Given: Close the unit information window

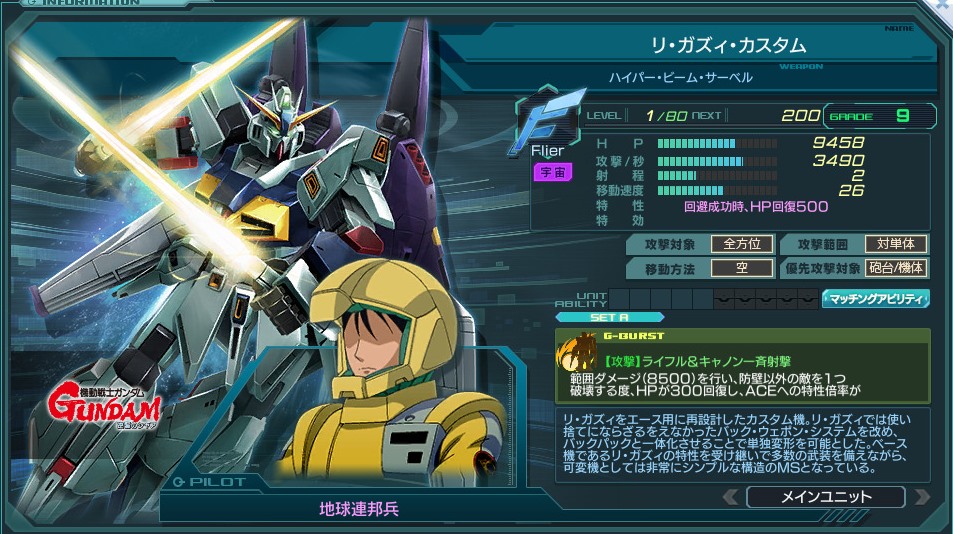Looking at the screenshot, I should pos(943,7).
